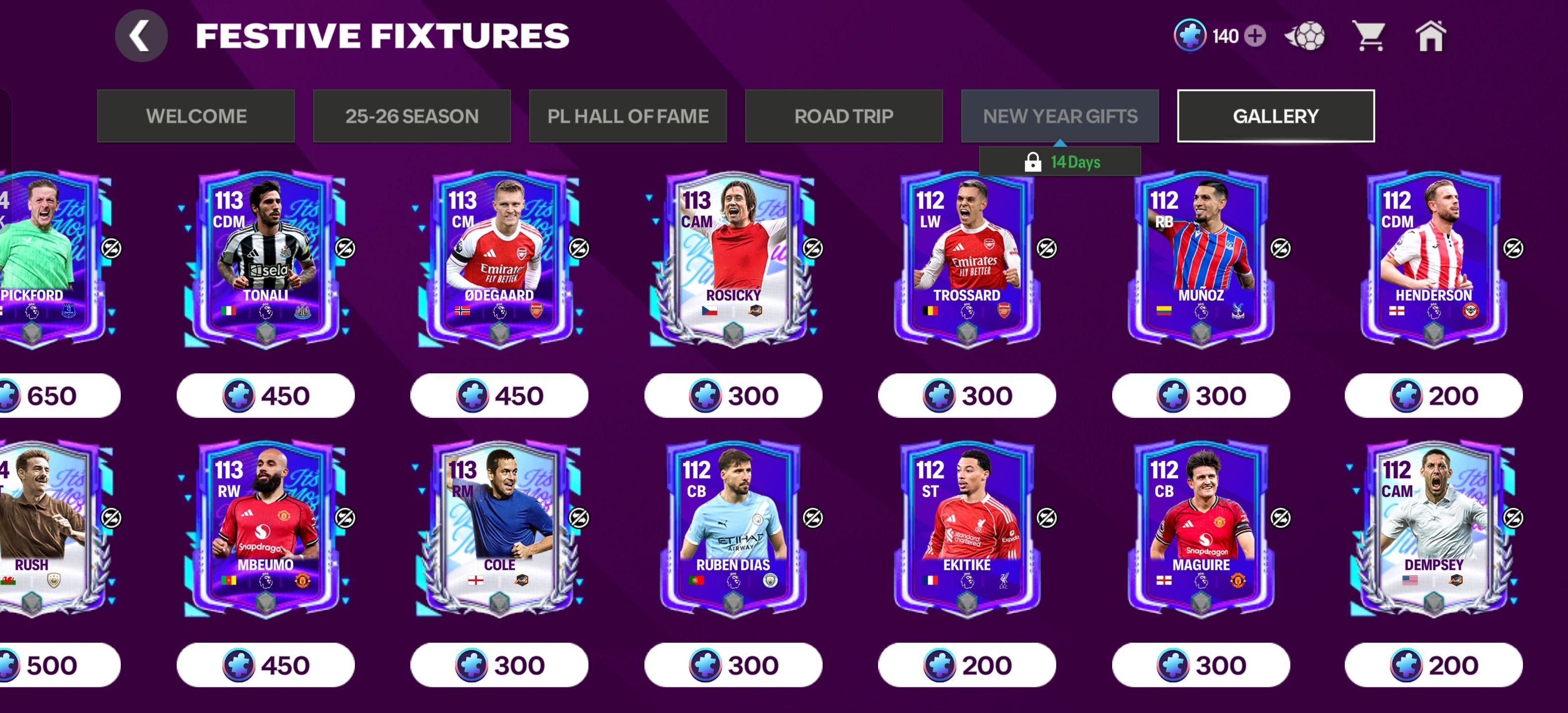Click the blue arrow above the 14 Days banner
This screenshot has width=1568, height=713.
(x=1061, y=145)
